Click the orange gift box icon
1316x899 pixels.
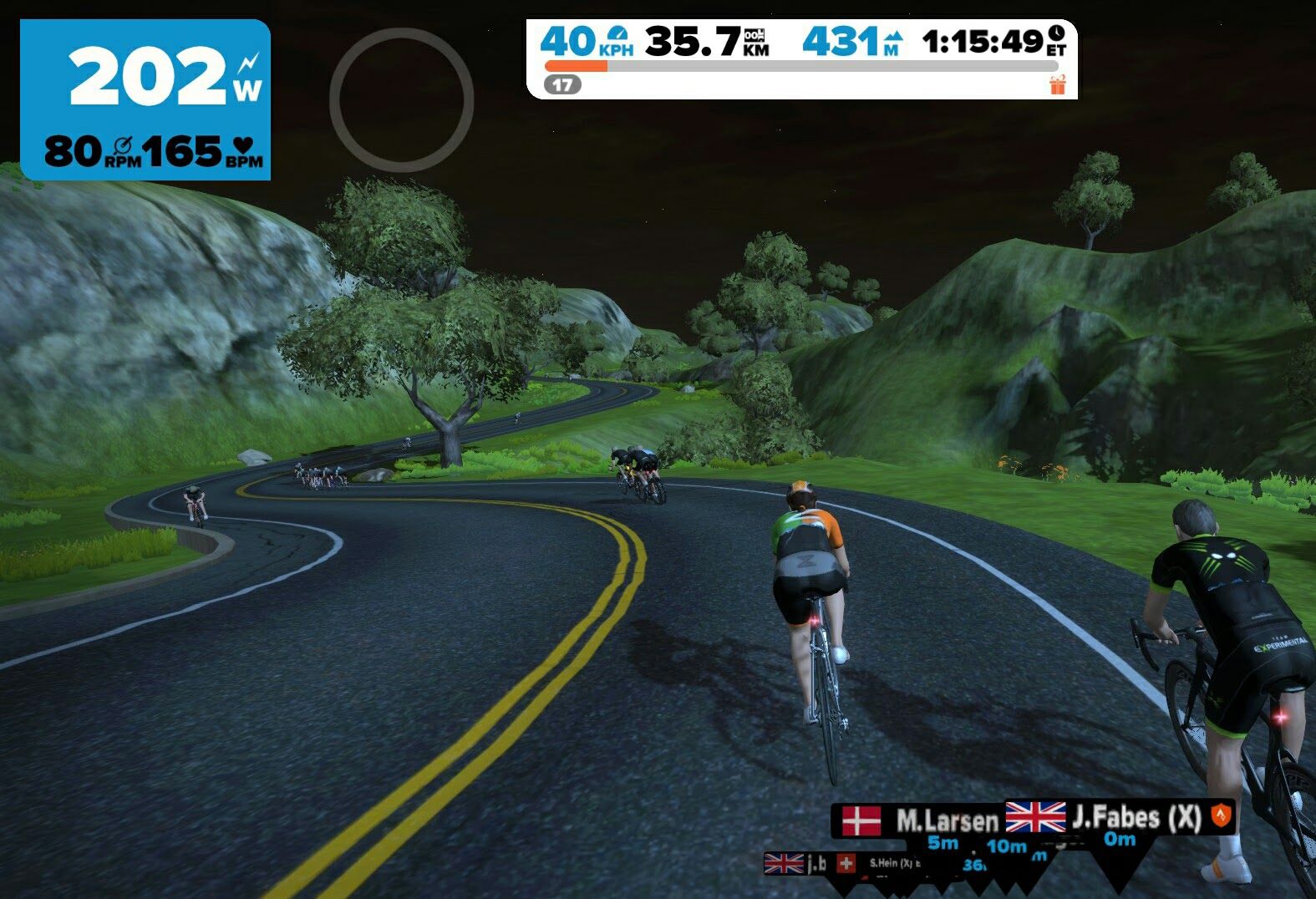pos(1058,84)
